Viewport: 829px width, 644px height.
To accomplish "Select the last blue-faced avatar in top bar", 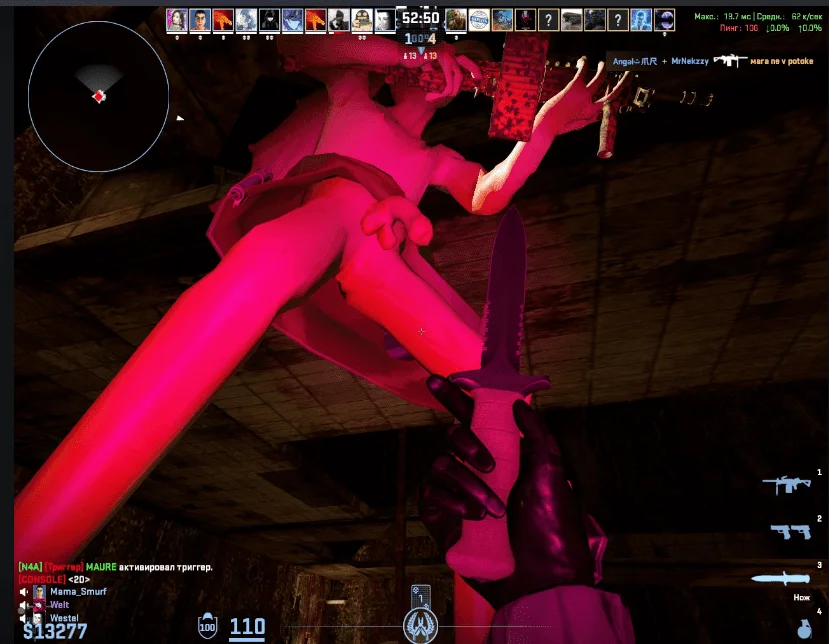I will point(642,19).
